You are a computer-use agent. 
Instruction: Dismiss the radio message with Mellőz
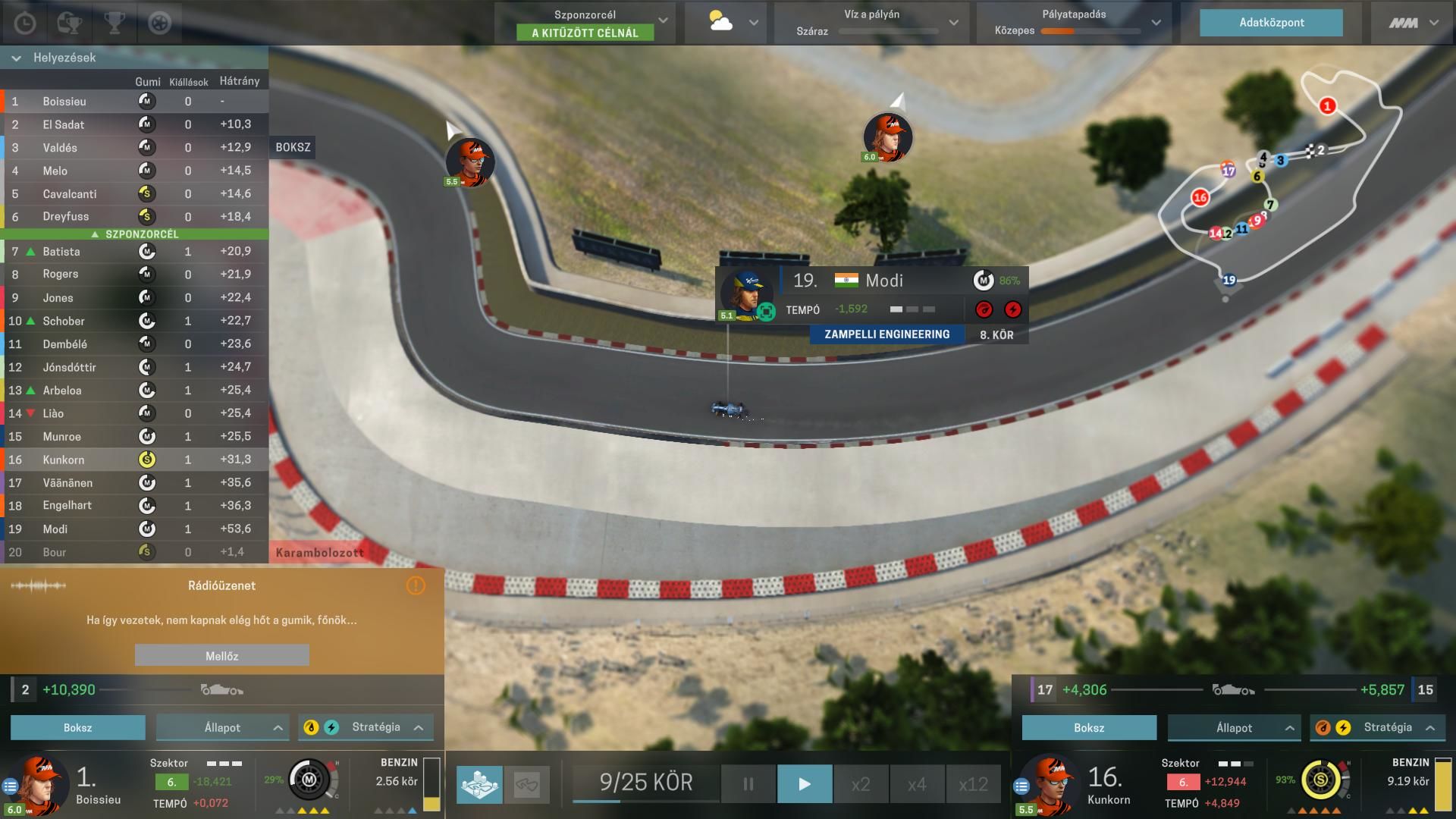coord(221,655)
